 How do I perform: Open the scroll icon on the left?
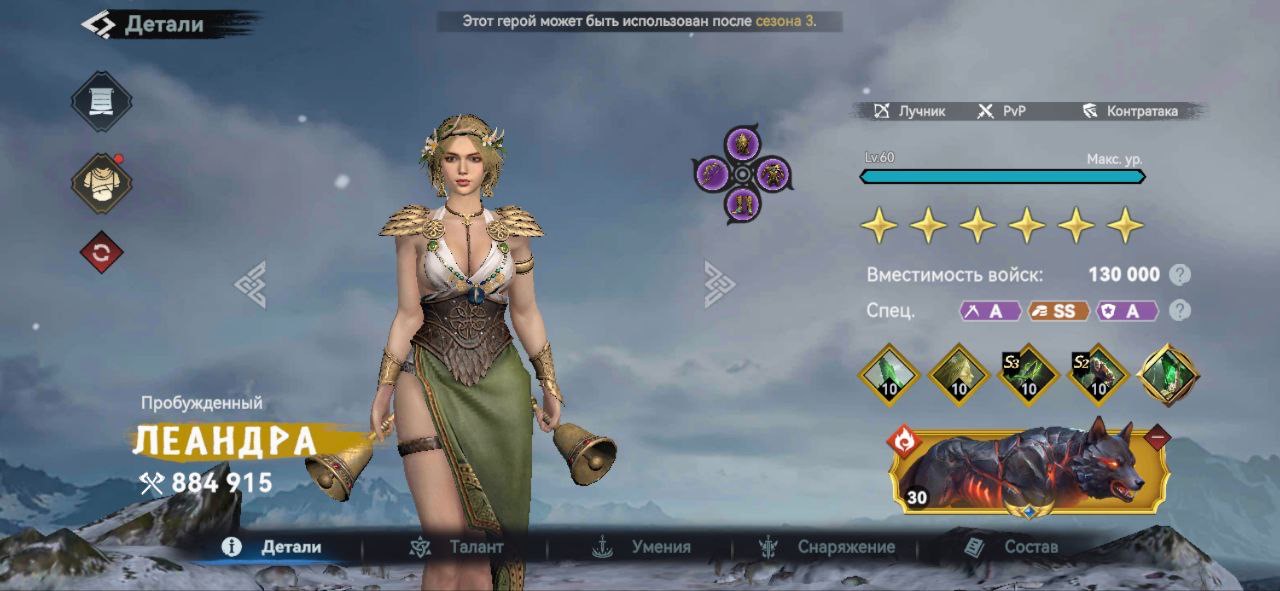point(101,102)
